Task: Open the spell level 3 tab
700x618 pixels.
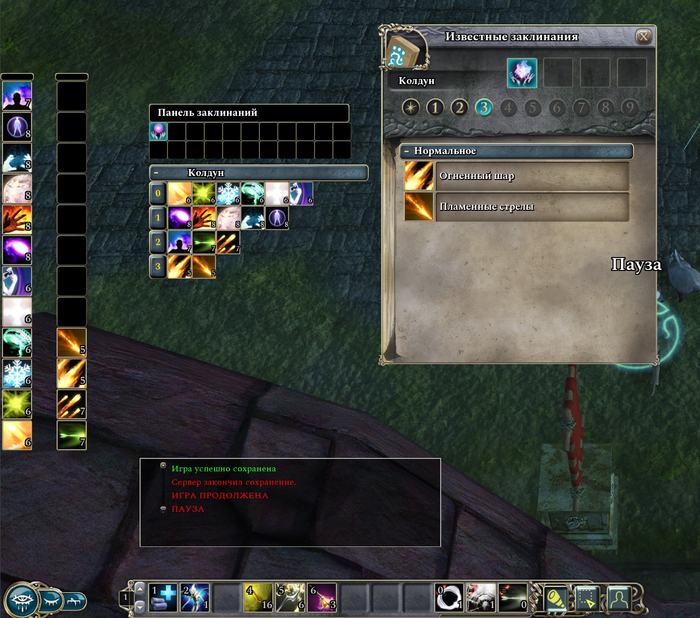Action: 484,108
